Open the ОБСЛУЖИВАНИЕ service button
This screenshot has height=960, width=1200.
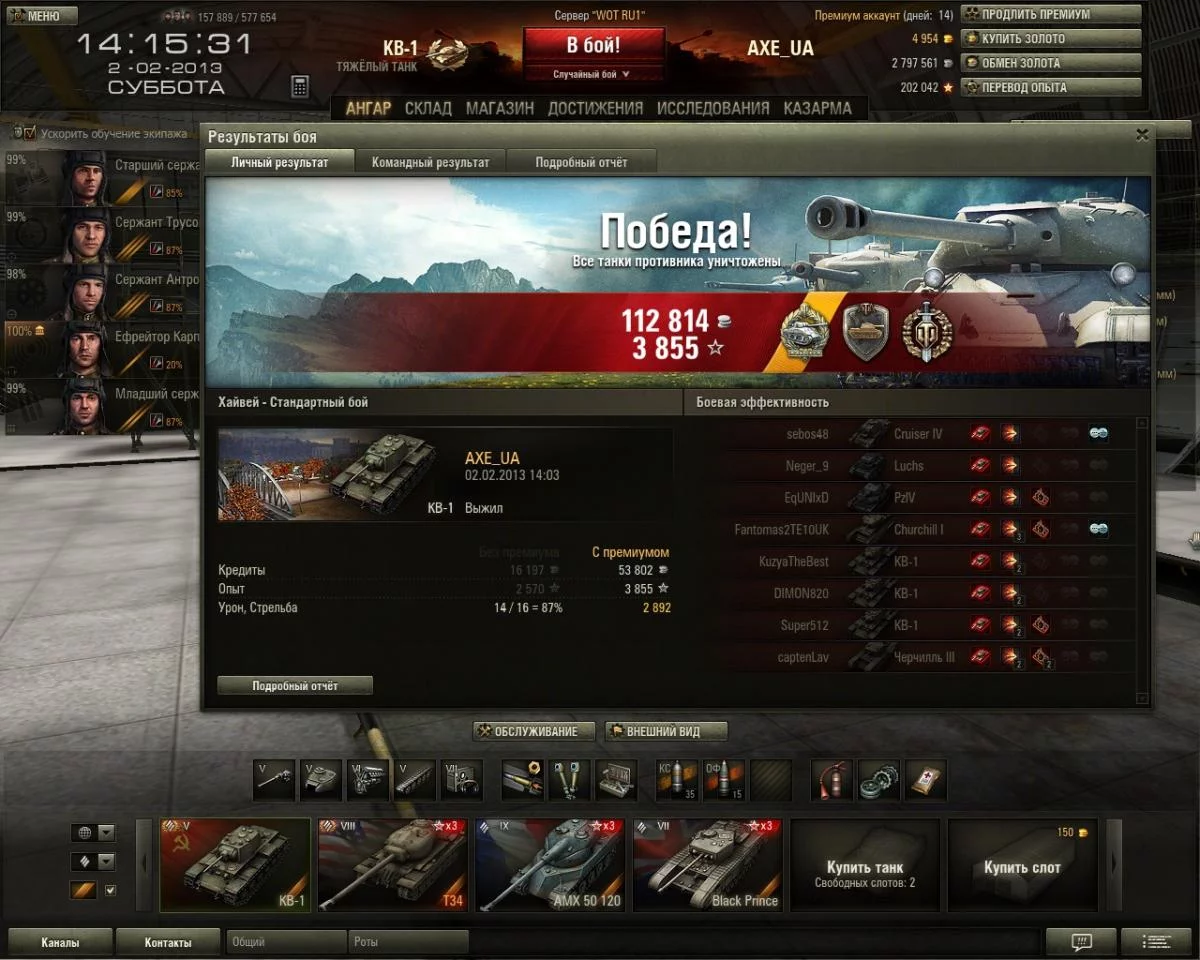pos(534,732)
